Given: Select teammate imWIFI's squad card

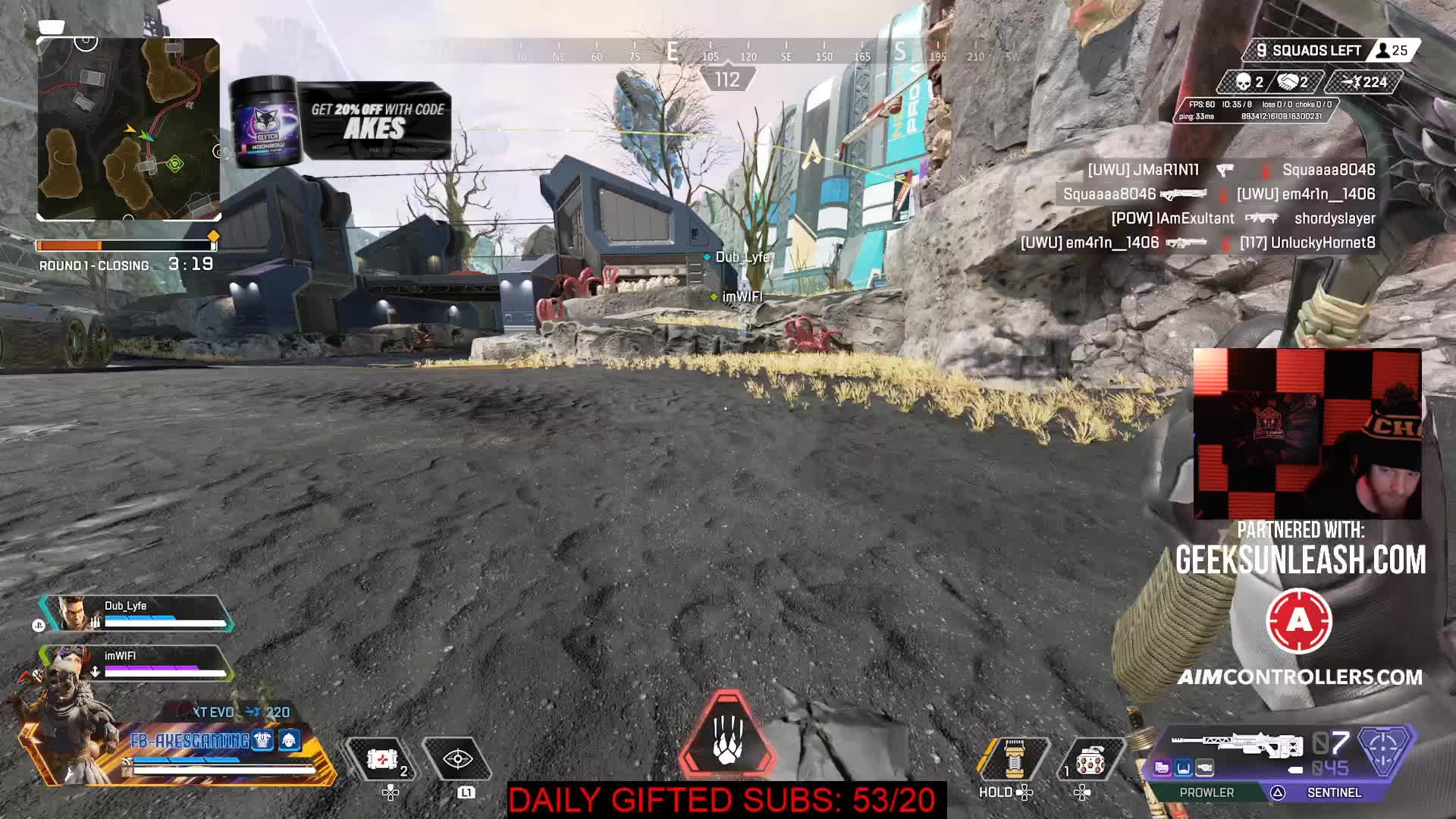Looking at the screenshot, I should coord(136,664).
